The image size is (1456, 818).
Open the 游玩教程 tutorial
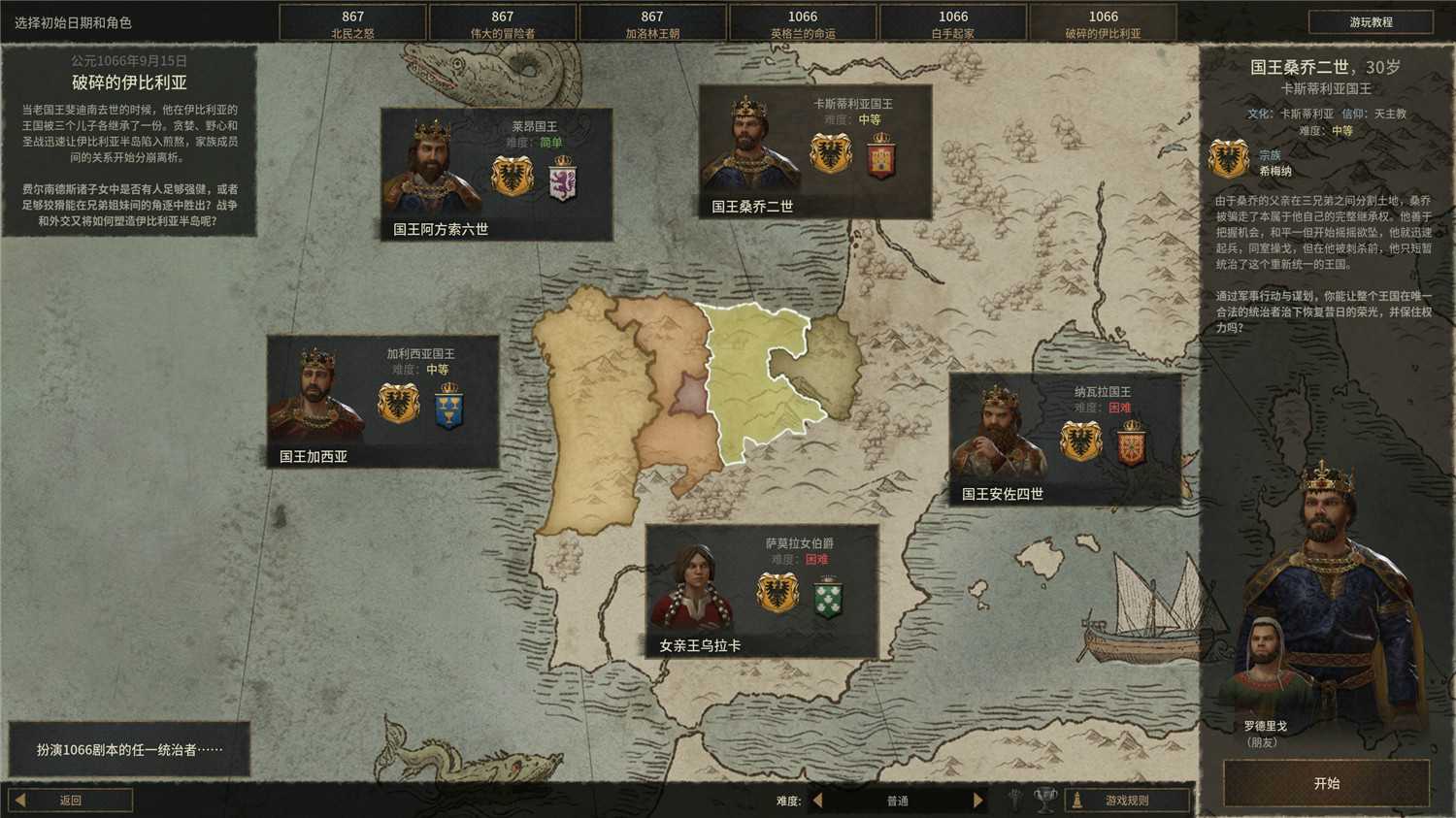pyautogui.click(x=1370, y=21)
